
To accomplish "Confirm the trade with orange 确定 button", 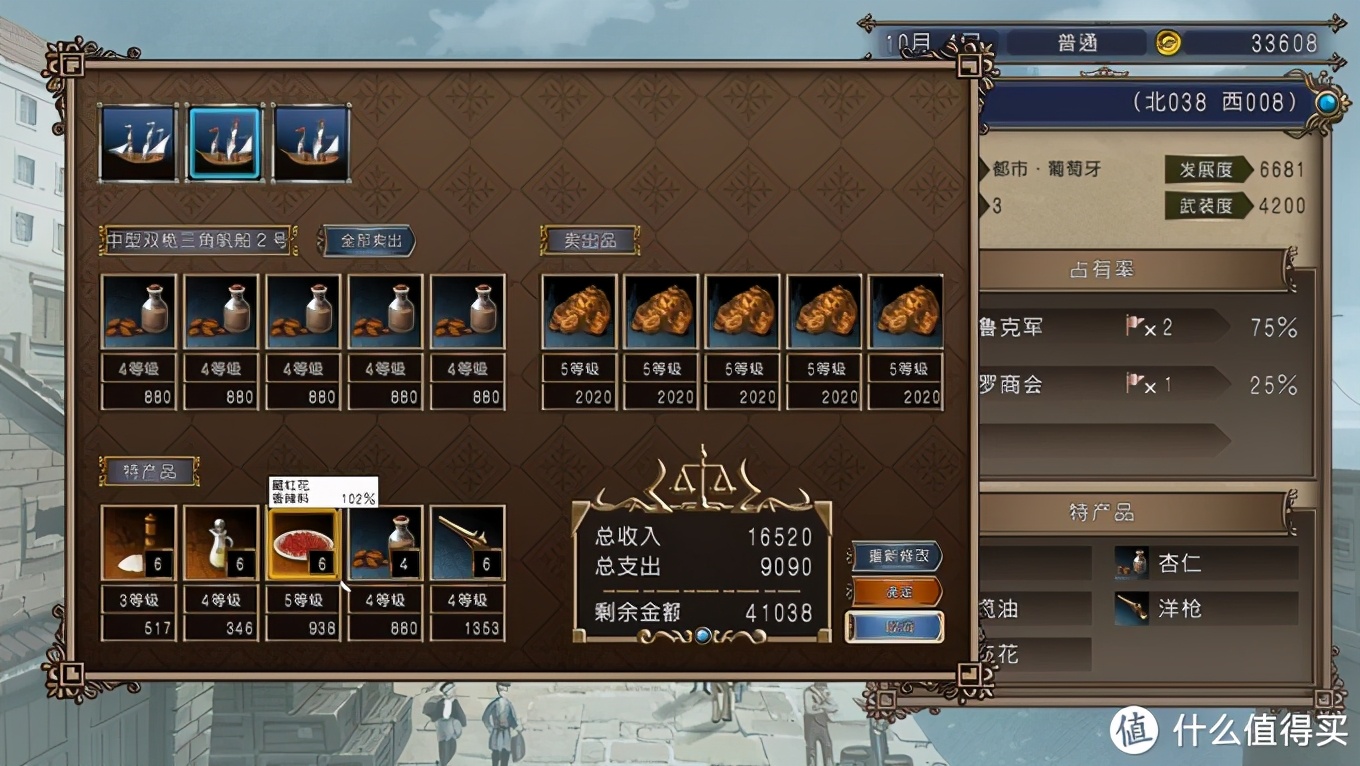I will [x=897, y=591].
